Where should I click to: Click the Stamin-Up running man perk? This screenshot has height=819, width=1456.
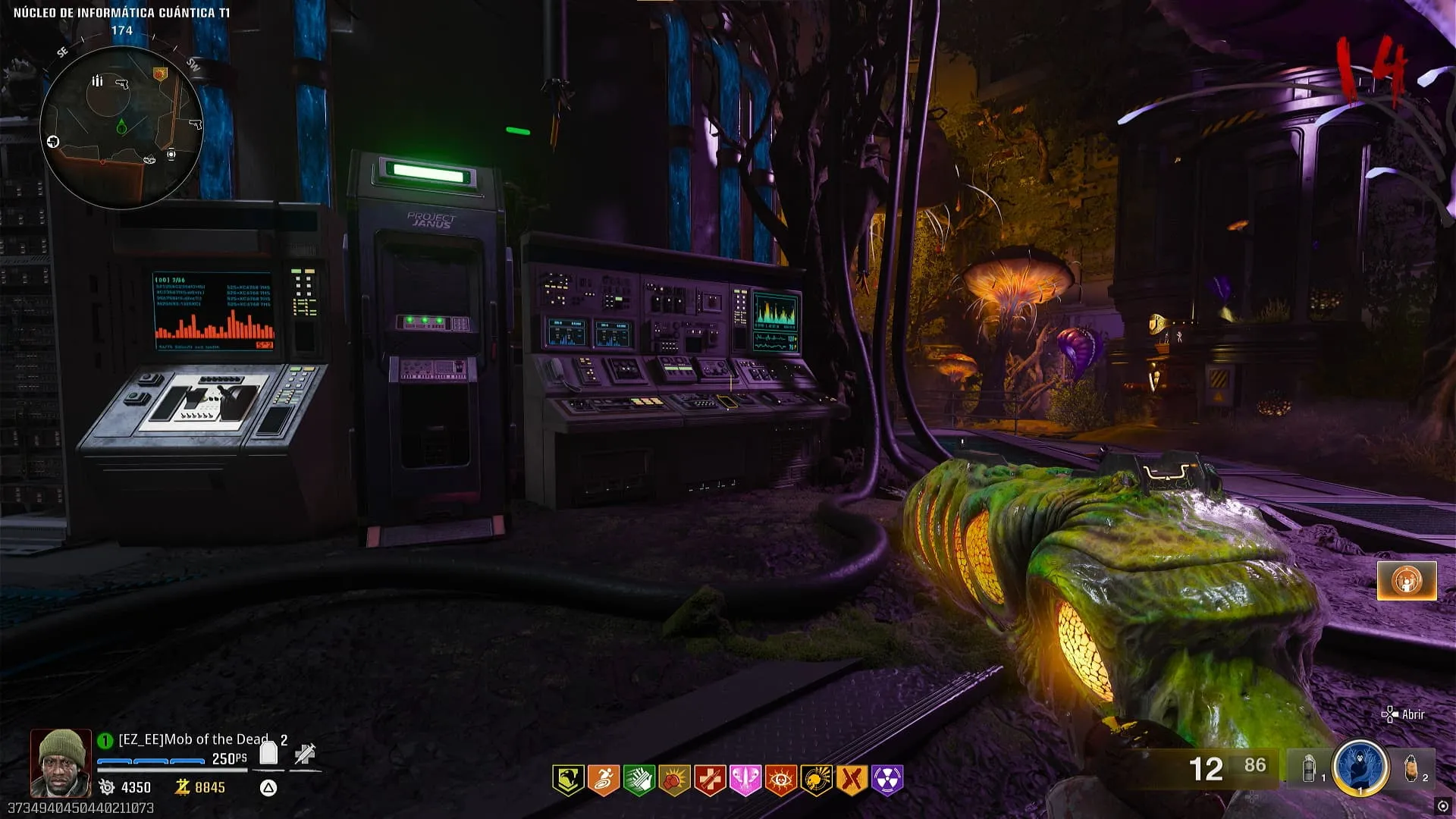pyautogui.click(x=604, y=780)
